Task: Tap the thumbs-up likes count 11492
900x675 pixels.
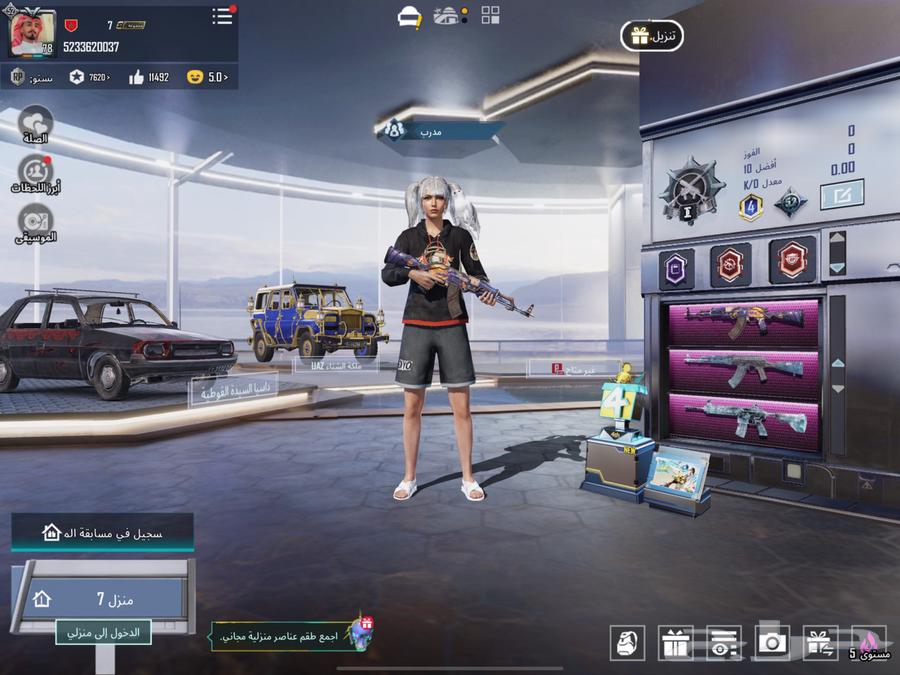Action: 150,77
